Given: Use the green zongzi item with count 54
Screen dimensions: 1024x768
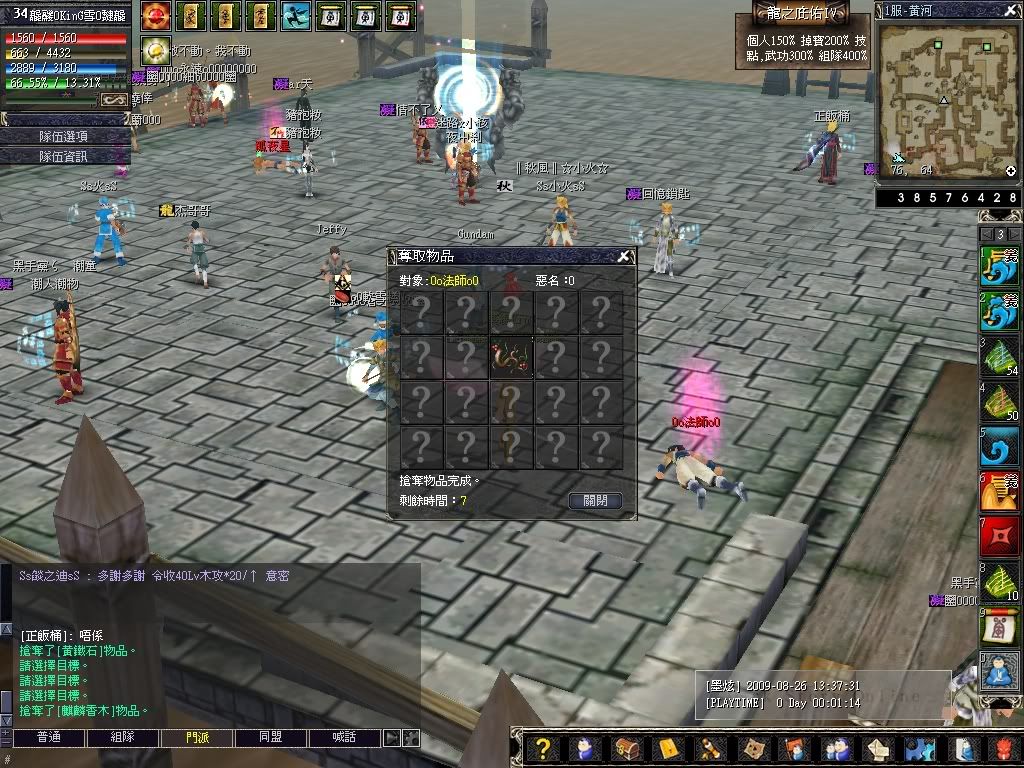Looking at the screenshot, I should 1000,357.
